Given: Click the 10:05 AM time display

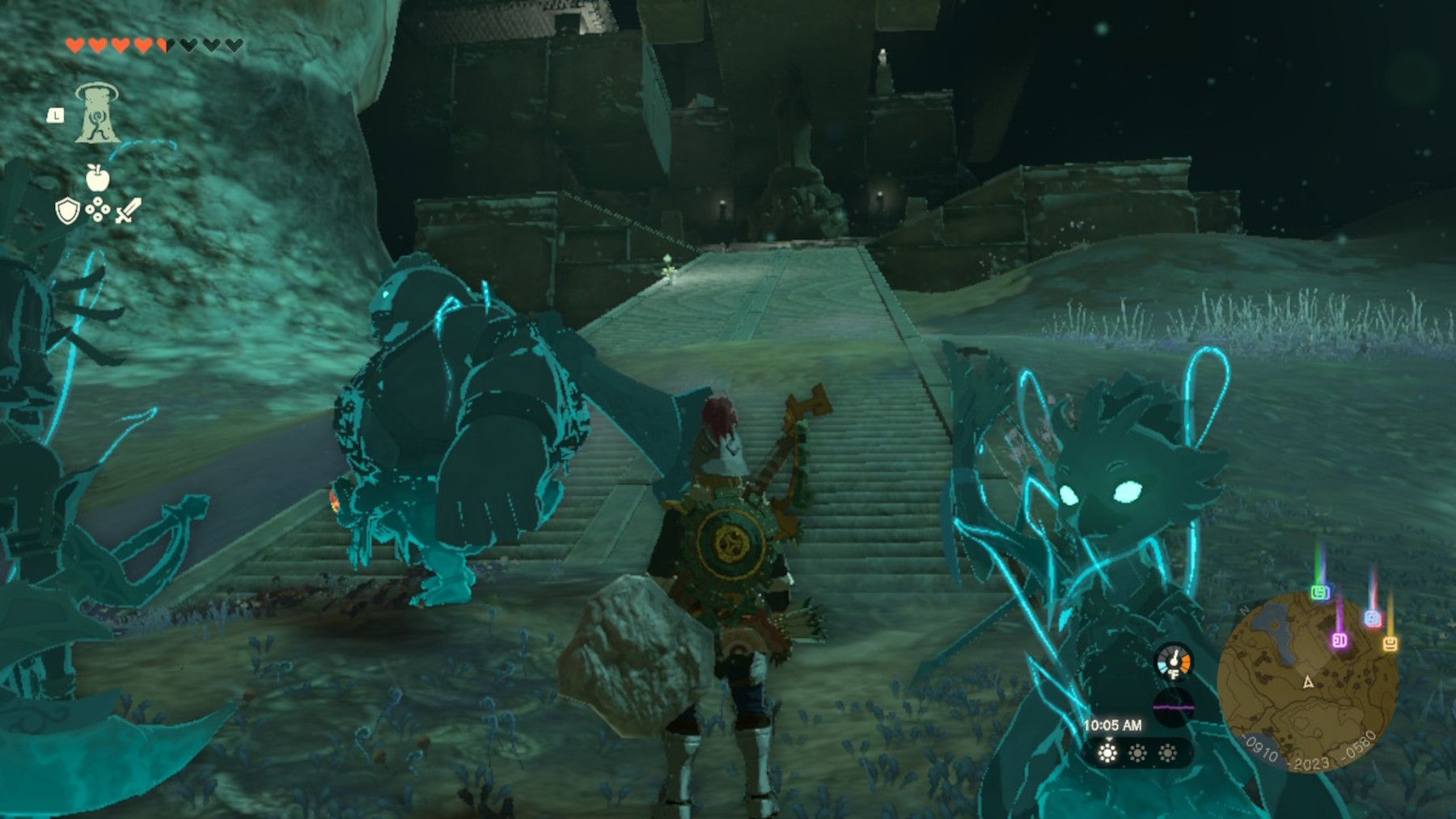Looking at the screenshot, I should 1113,724.
